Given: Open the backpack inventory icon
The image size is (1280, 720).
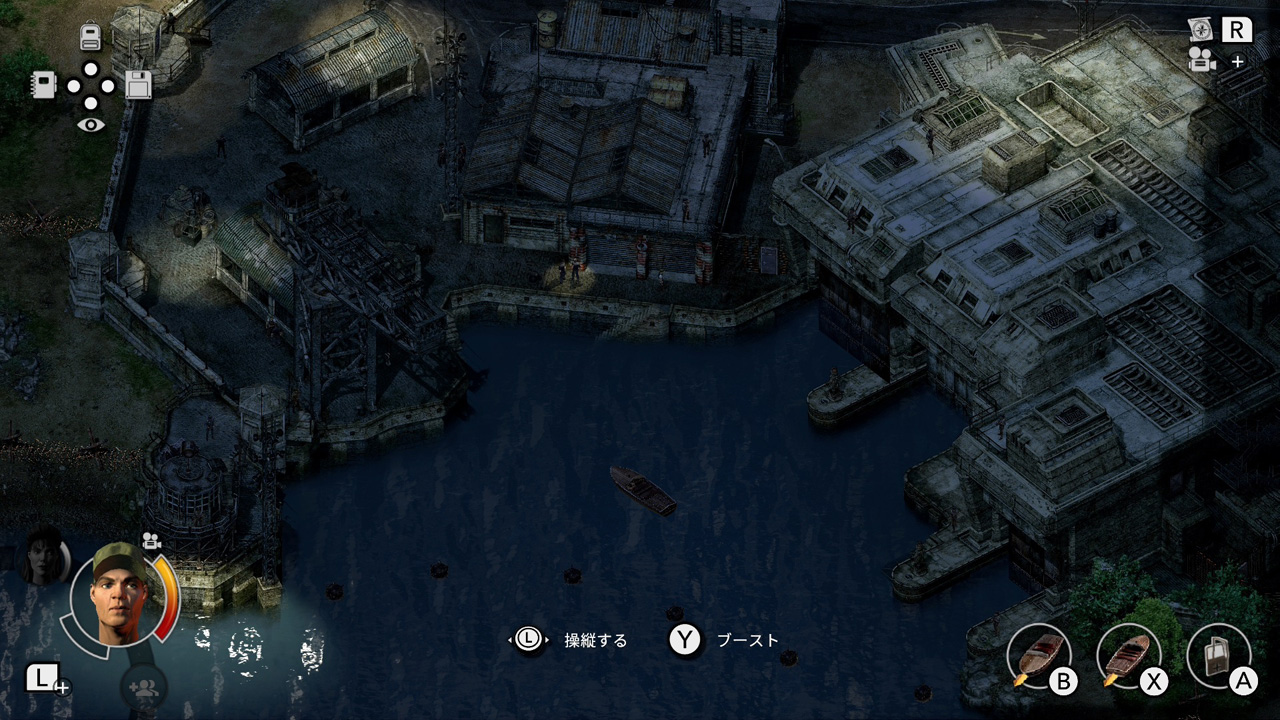Looking at the screenshot, I should (x=91, y=37).
